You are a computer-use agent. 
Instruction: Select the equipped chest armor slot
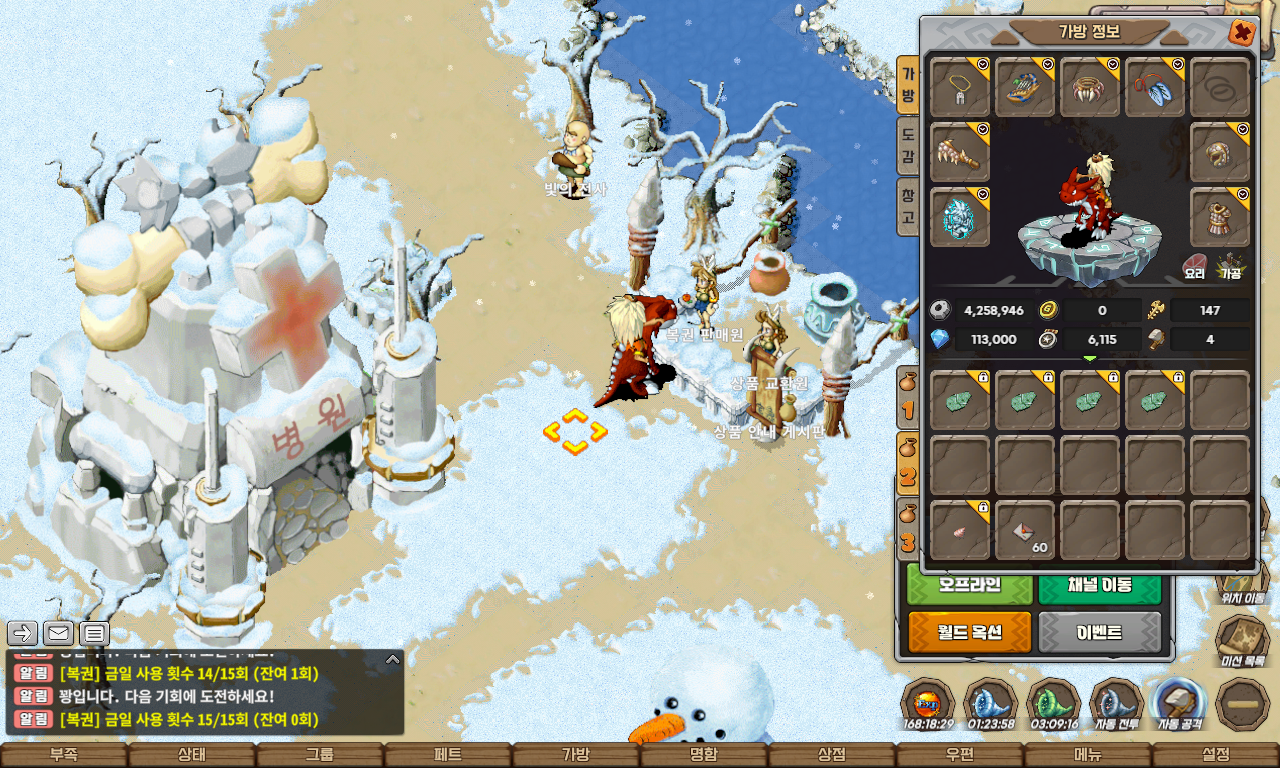coord(1220,217)
